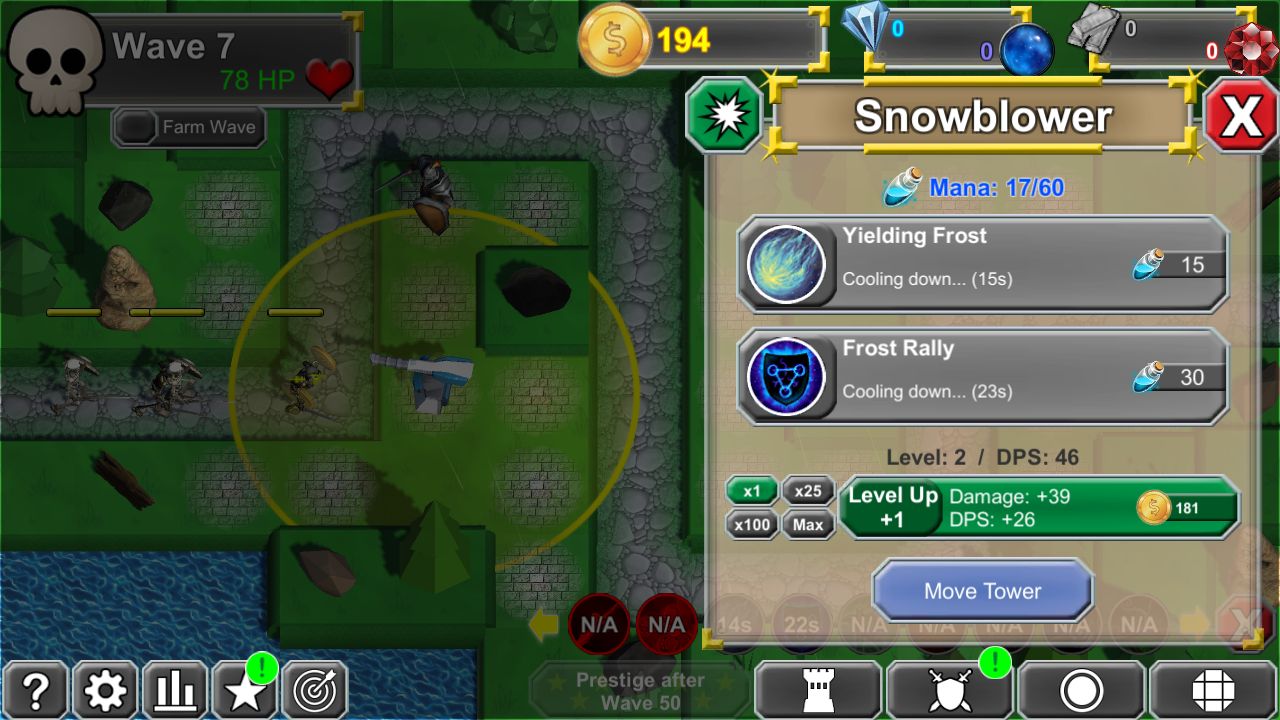Show the bar chart statistics
The width and height of the screenshot is (1280, 720).
[175, 690]
